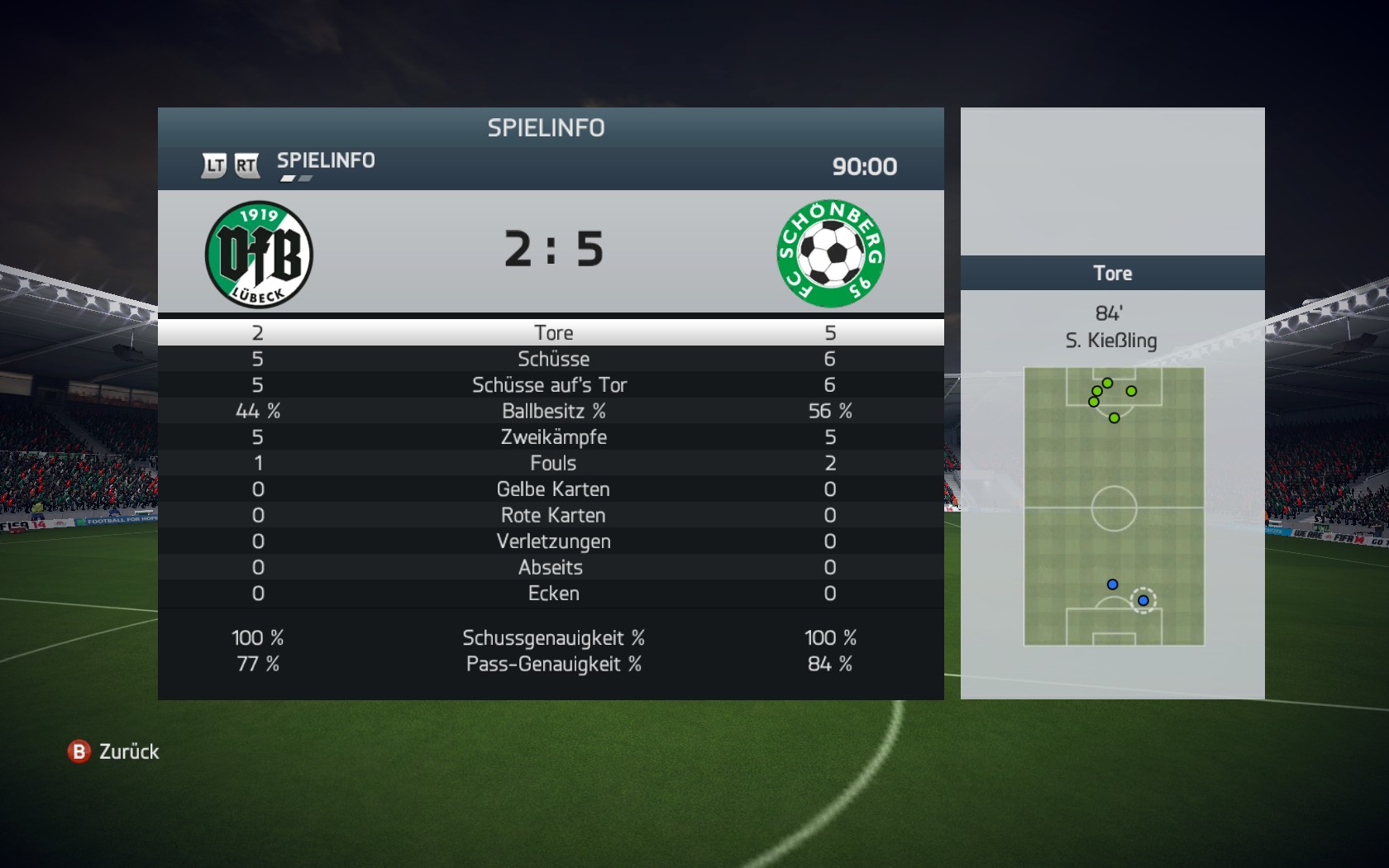Viewport: 1389px width, 868px height.
Task: Choose the Schüsse auf's Tor row
Action: pyautogui.click(x=550, y=385)
